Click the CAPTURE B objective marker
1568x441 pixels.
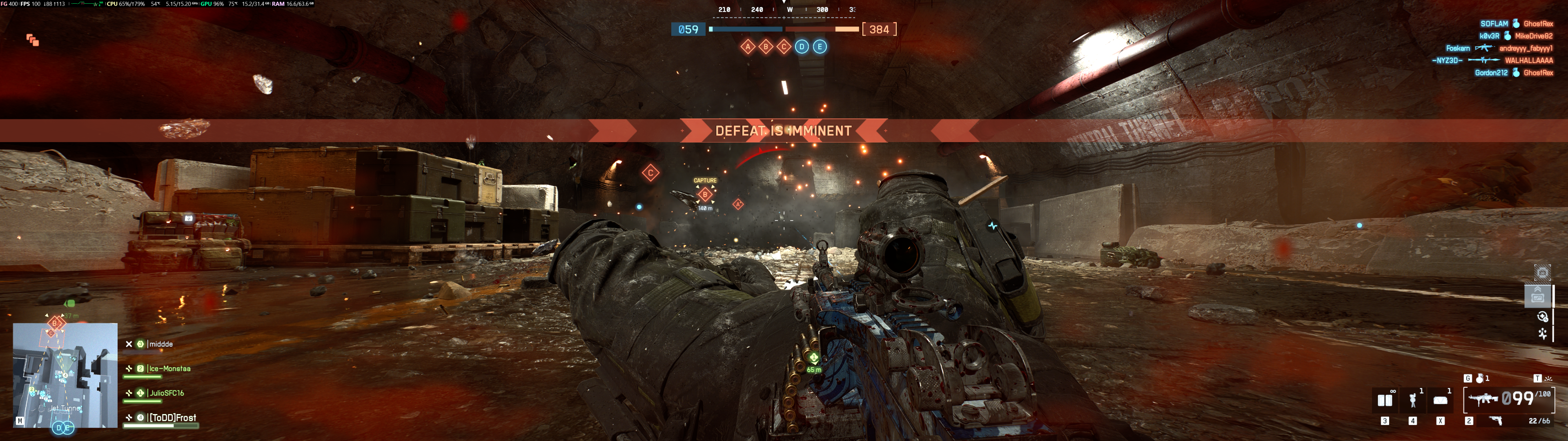[705, 194]
